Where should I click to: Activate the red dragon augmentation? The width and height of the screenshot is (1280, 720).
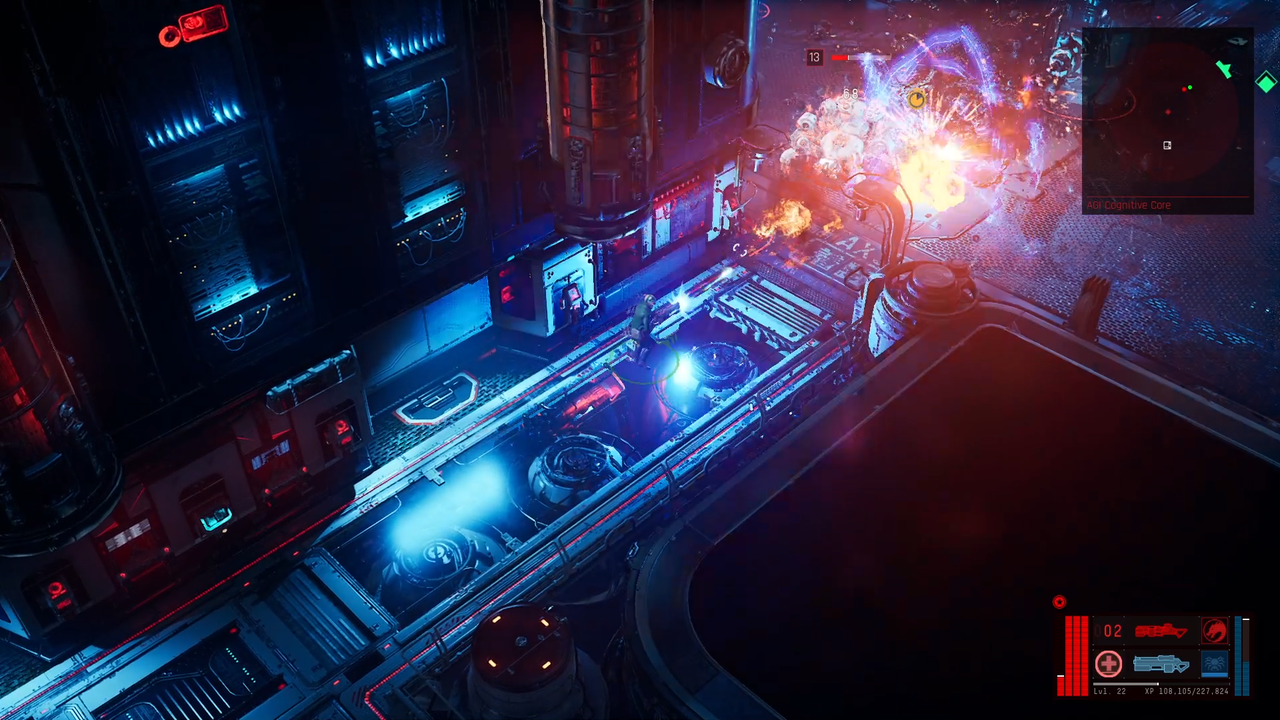(x=1215, y=631)
